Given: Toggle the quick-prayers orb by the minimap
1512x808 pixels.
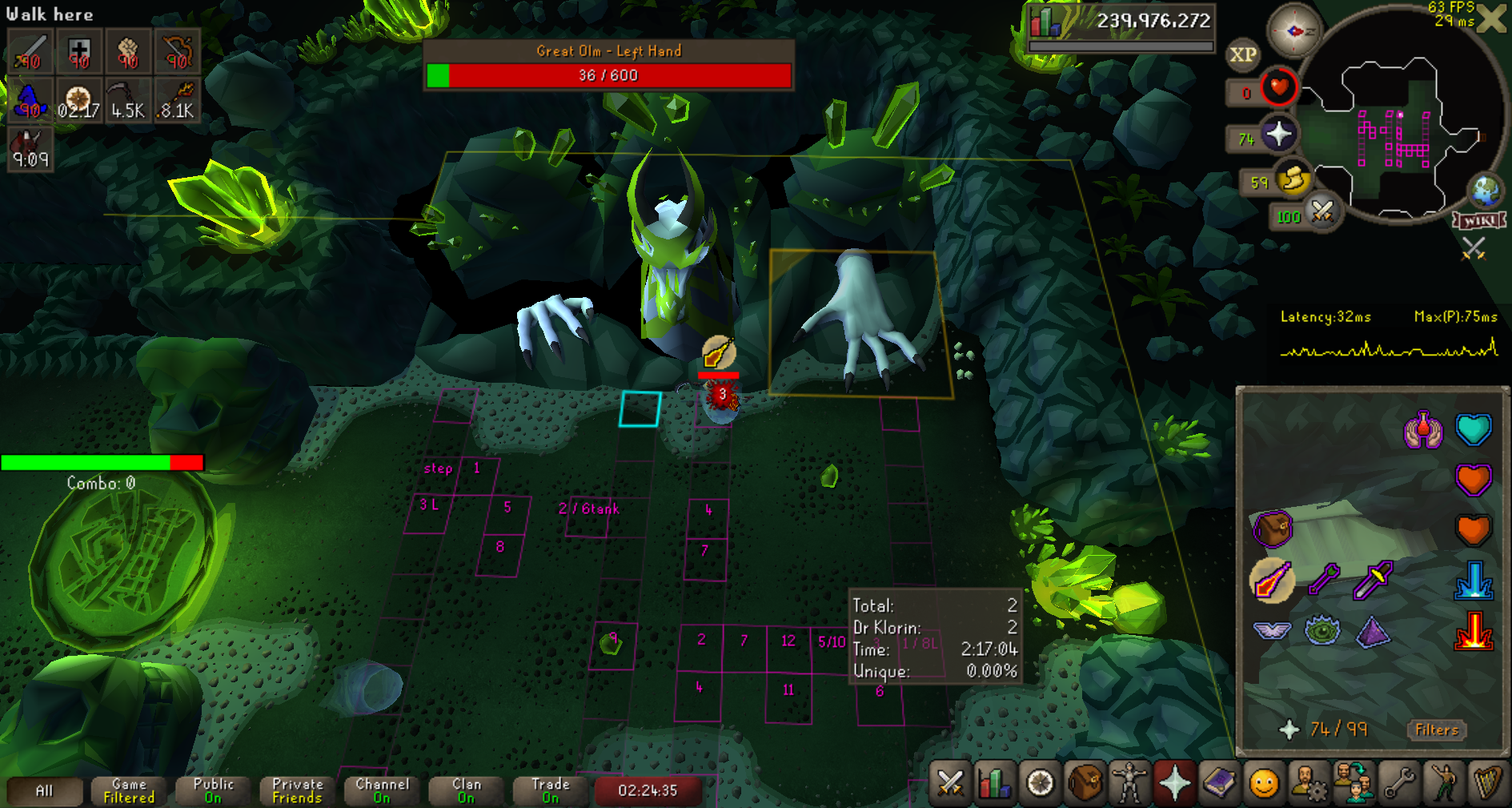Looking at the screenshot, I should click(1278, 133).
